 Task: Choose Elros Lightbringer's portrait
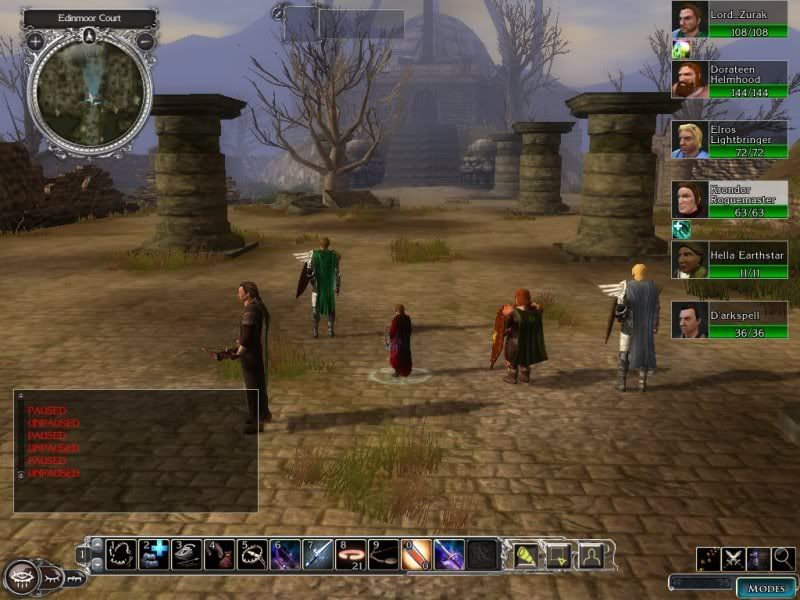689,139
